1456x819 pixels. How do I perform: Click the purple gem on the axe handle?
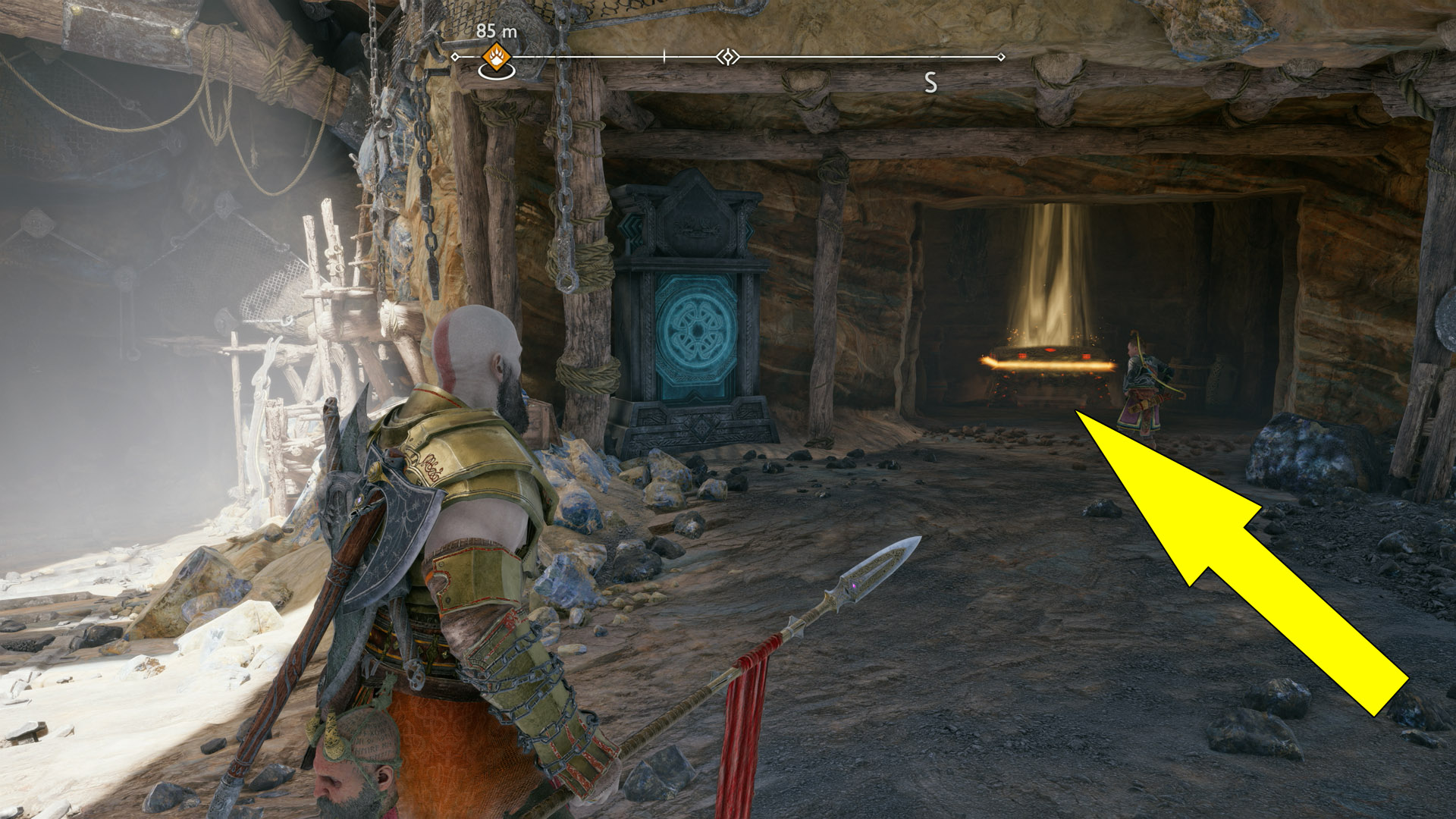click(359, 499)
